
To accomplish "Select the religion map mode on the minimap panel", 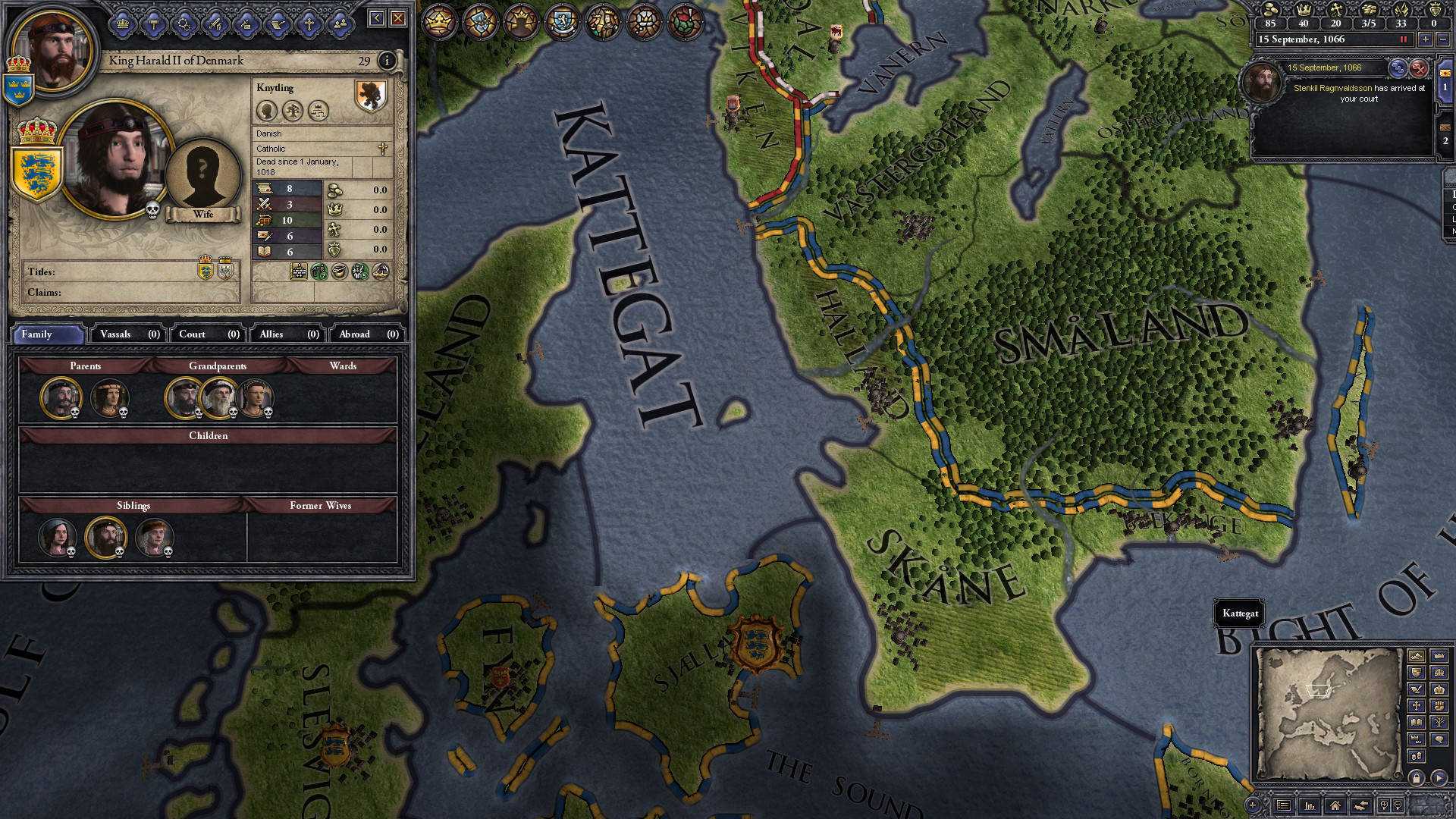I will [x=1417, y=705].
